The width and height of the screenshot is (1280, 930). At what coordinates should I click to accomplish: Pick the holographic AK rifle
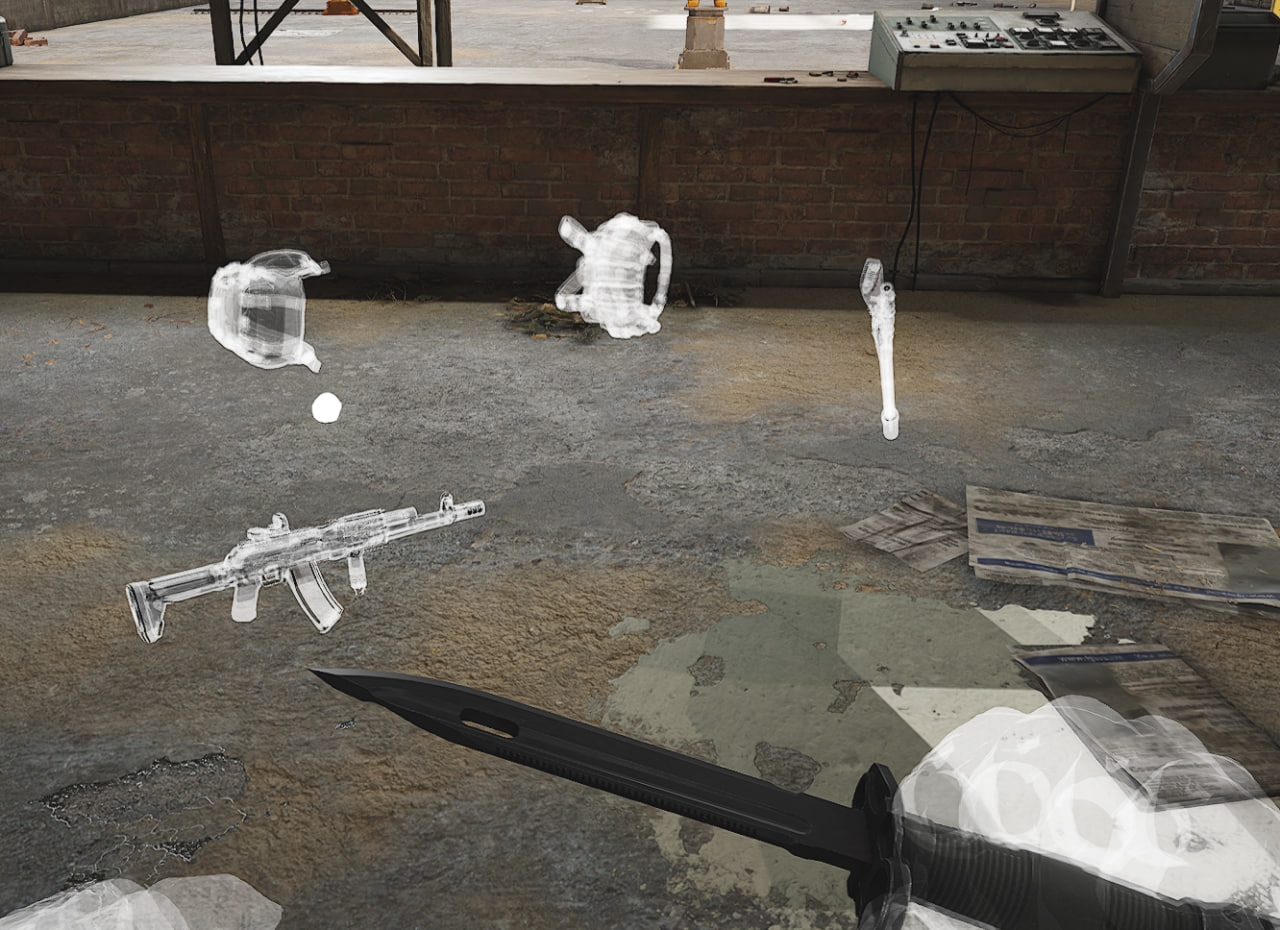pyautogui.click(x=300, y=556)
